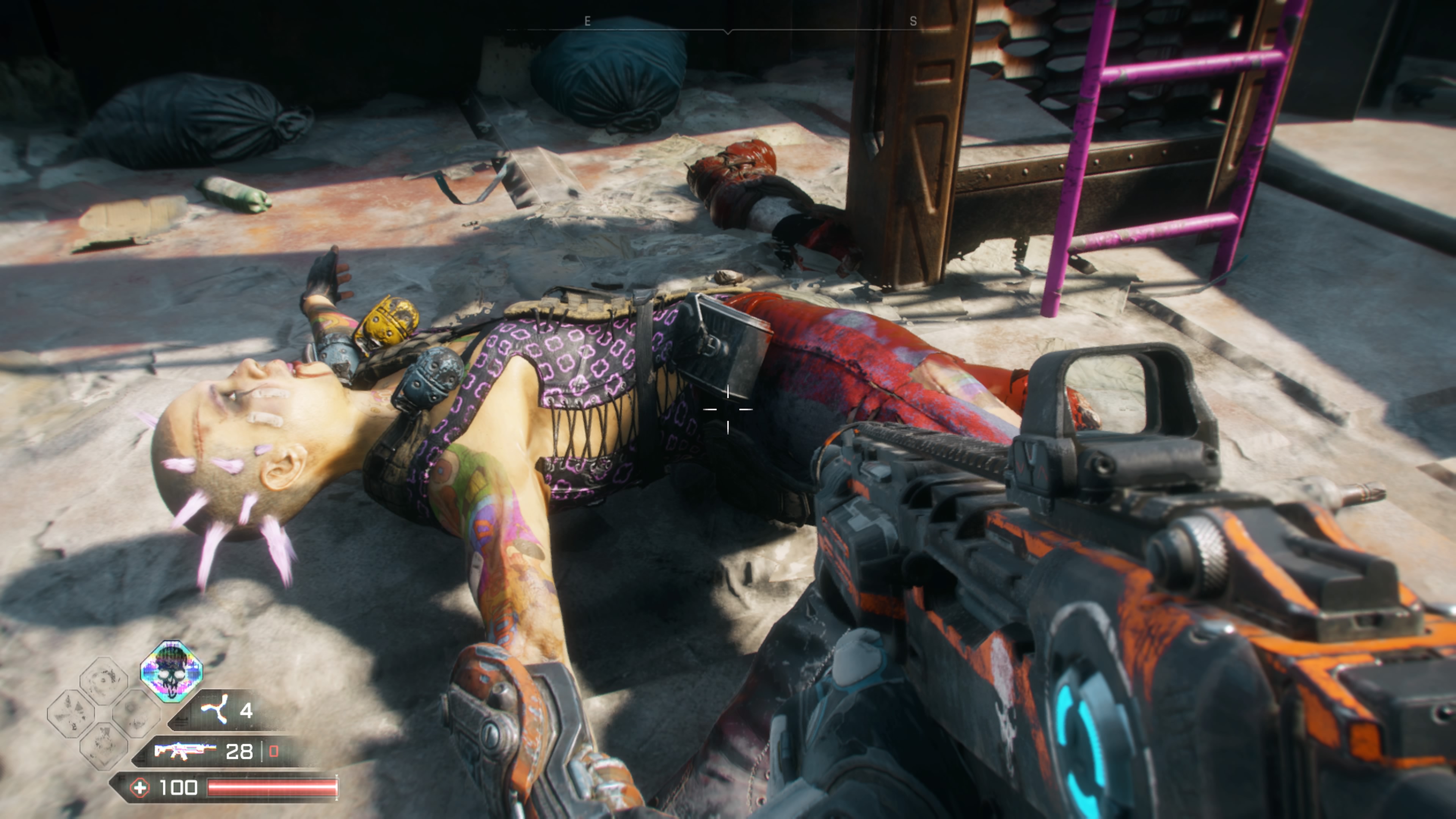This screenshot has height=819, width=1456.
Task: Activate the Overdrive skull icon
Action: pyautogui.click(x=171, y=671)
